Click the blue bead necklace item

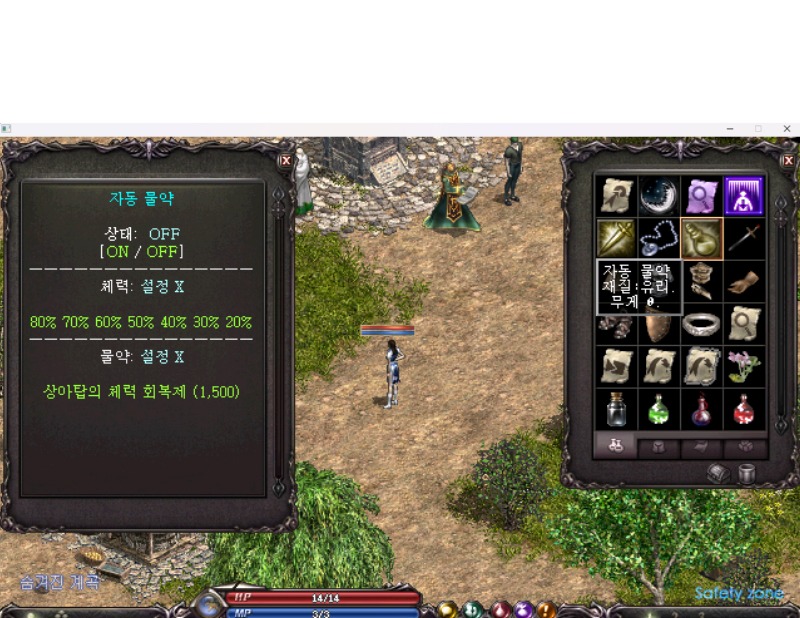pyautogui.click(x=658, y=239)
